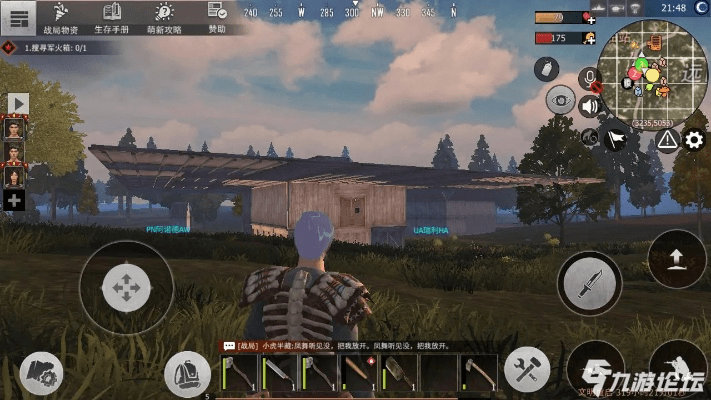
Task: Tap the flag marker button
Action: [x=616, y=141]
